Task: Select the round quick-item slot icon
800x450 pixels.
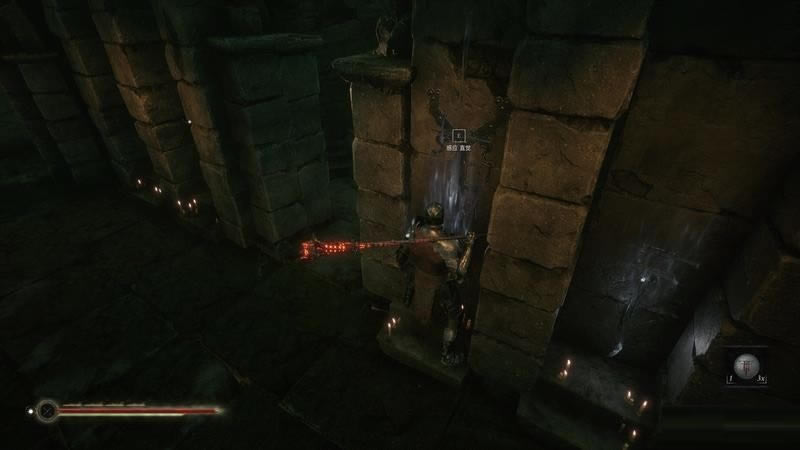Action: click(746, 365)
